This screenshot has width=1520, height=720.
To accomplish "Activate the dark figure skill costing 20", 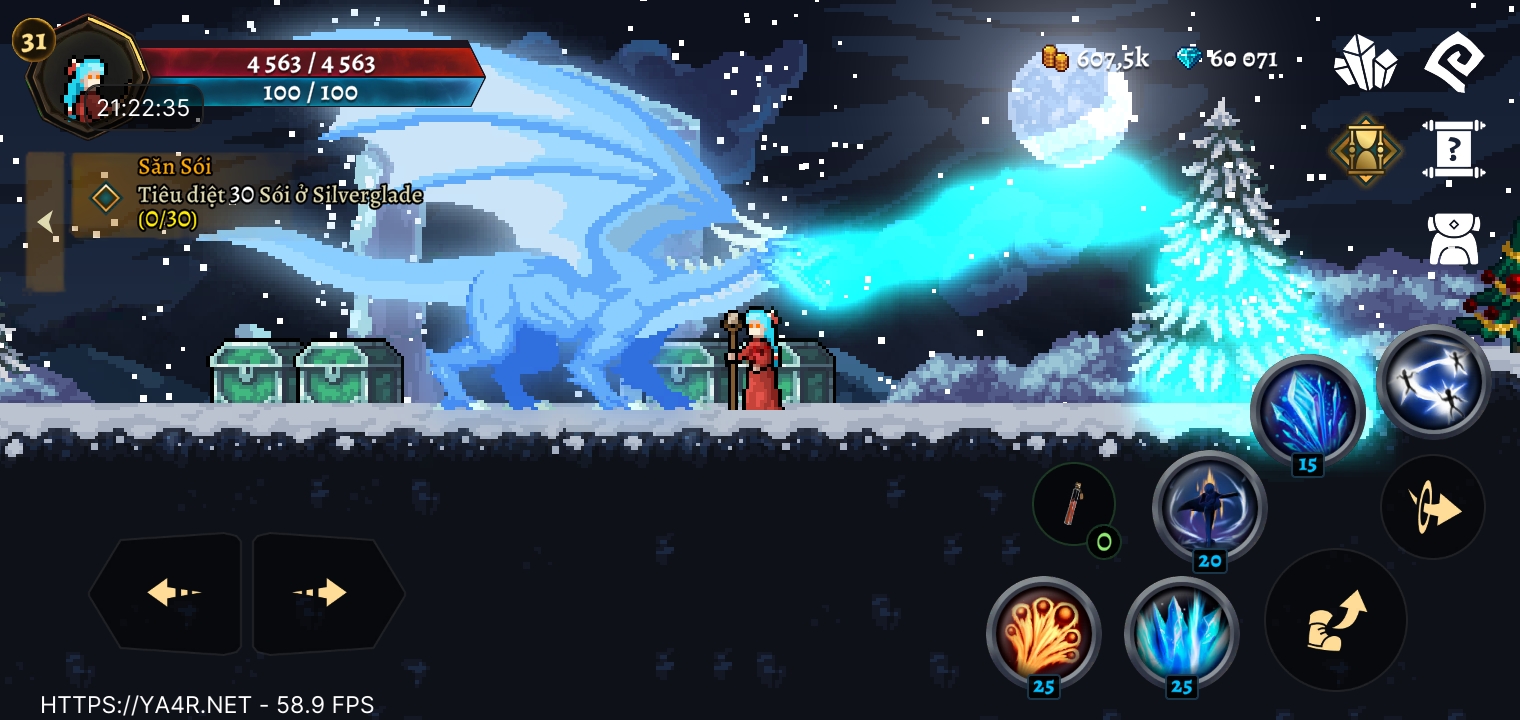I will tap(1209, 505).
